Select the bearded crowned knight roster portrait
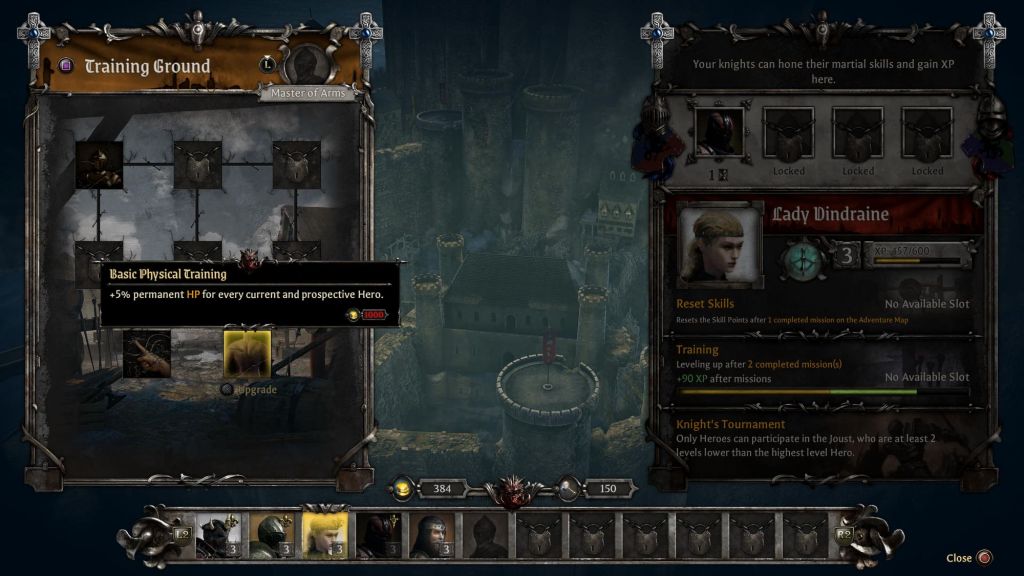The width and height of the screenshot is (1024, 576). tap(432, 536)
